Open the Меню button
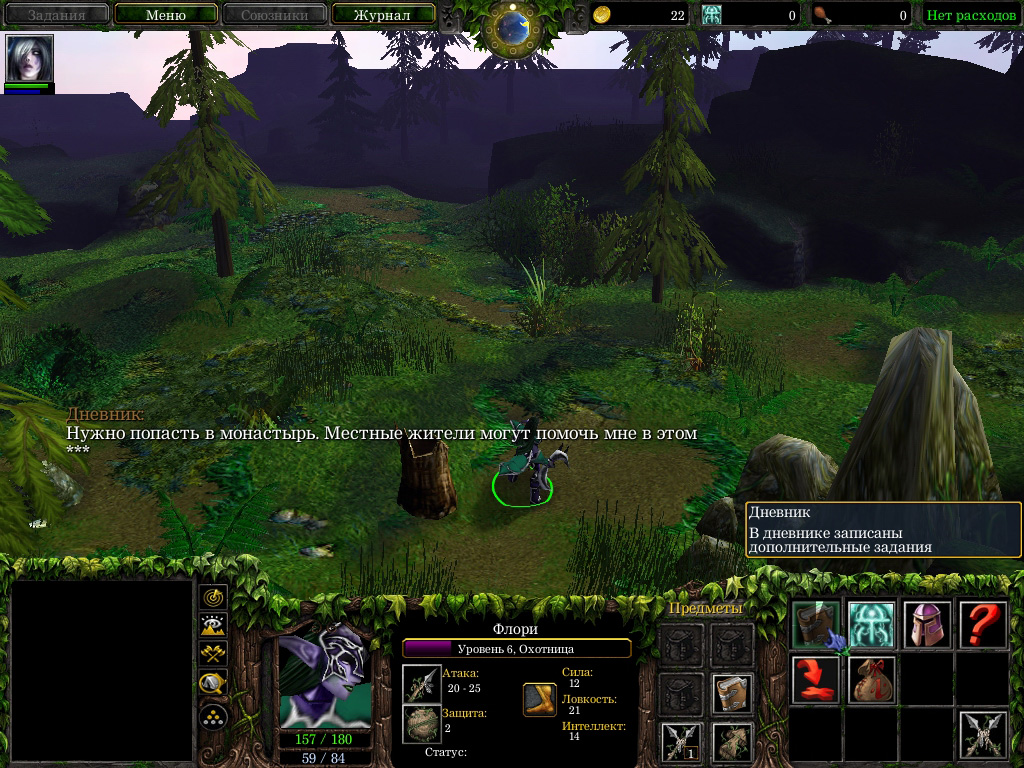This screenshot has width=1024, height=768. [165, 15]
